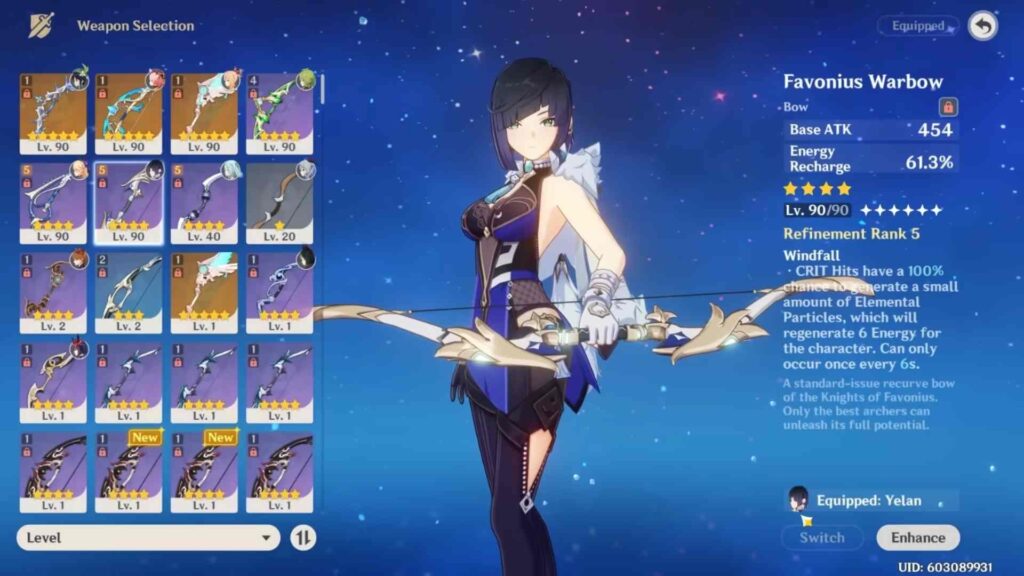
Task: Open the Level sort dropdown
Action: pyautogui.click(x=148, y=538)
